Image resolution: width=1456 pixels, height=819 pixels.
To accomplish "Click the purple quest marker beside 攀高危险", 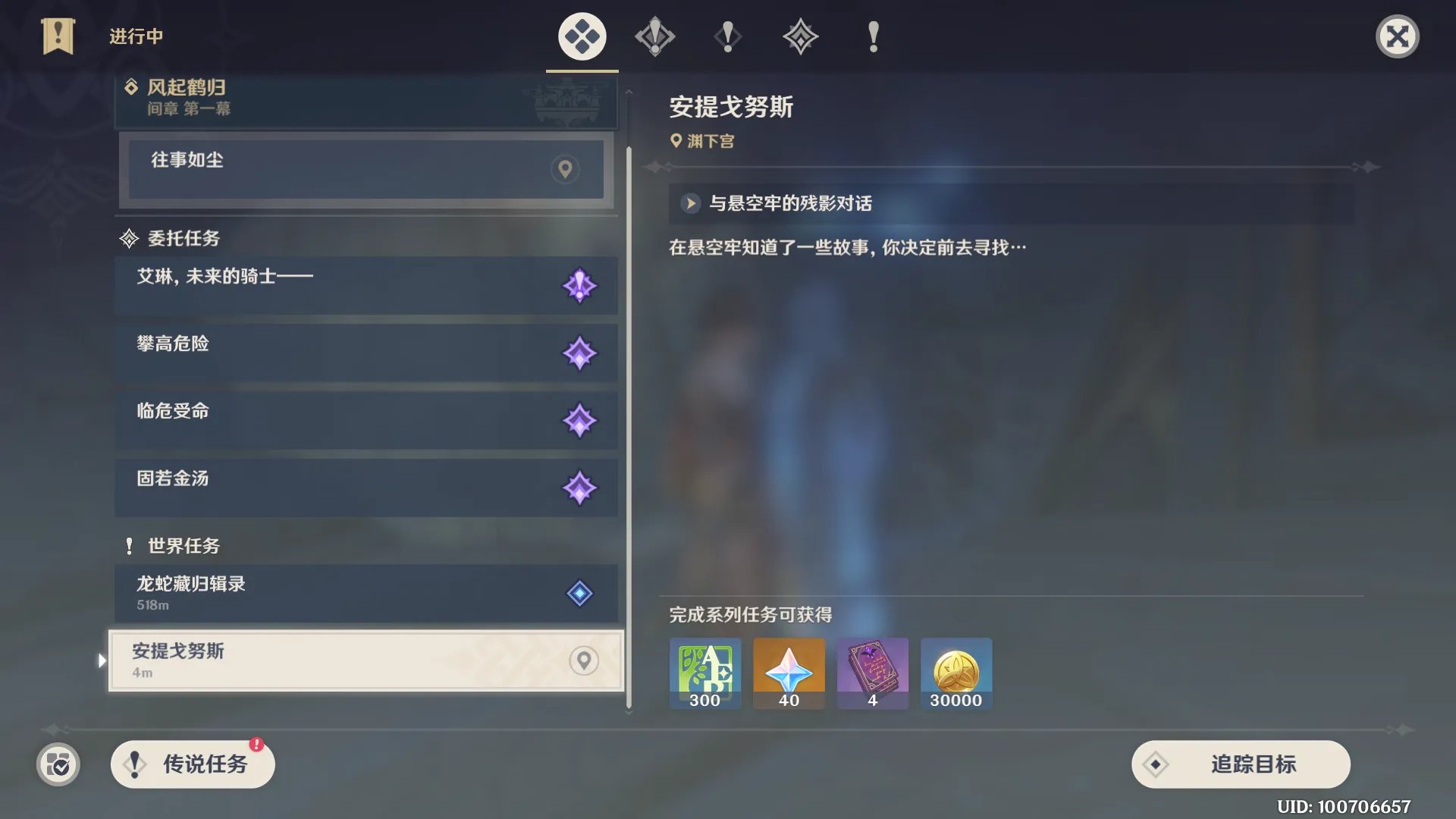I will tap(581, 353).
